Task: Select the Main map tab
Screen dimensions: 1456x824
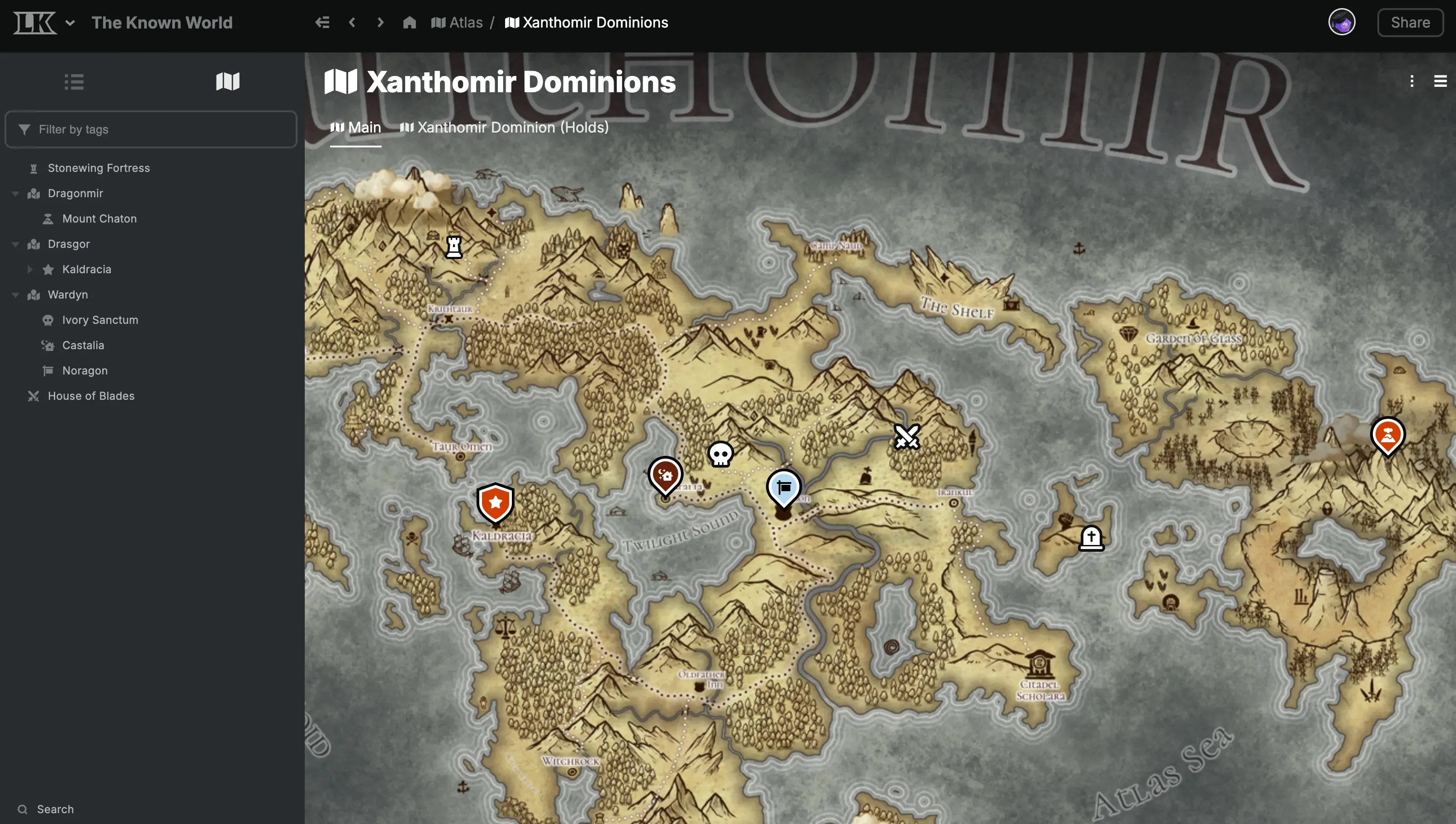Action: point(355,127)
